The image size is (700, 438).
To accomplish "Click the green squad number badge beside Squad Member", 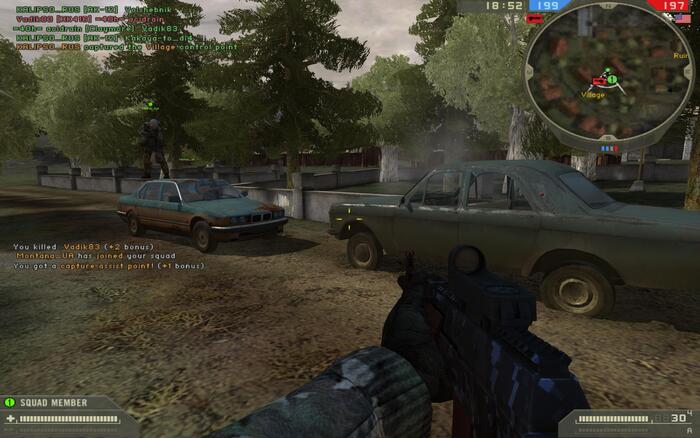I will [10, 403].
